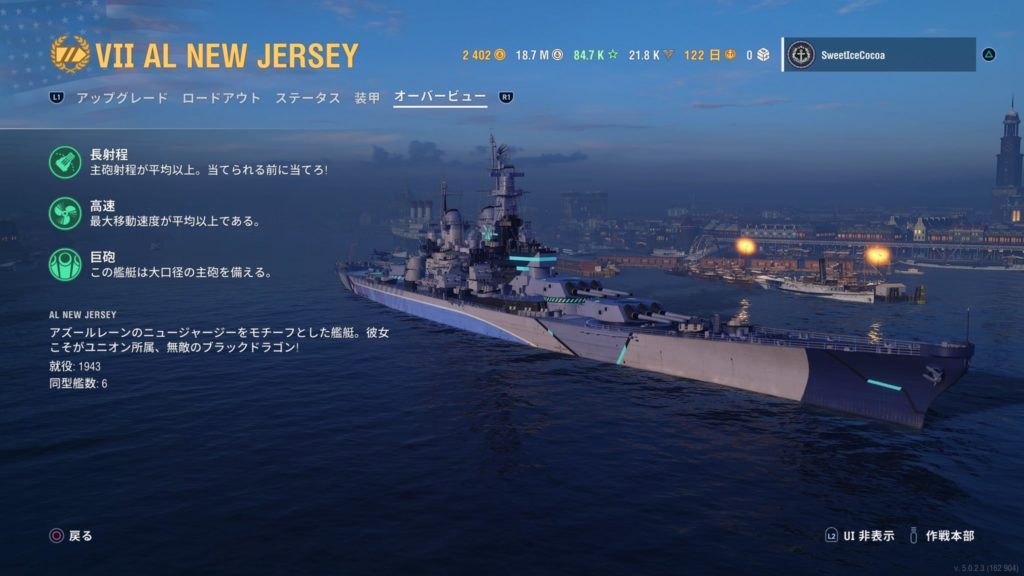
Task: Open 作戦本部 headquarters
Action: coord(943,536)
